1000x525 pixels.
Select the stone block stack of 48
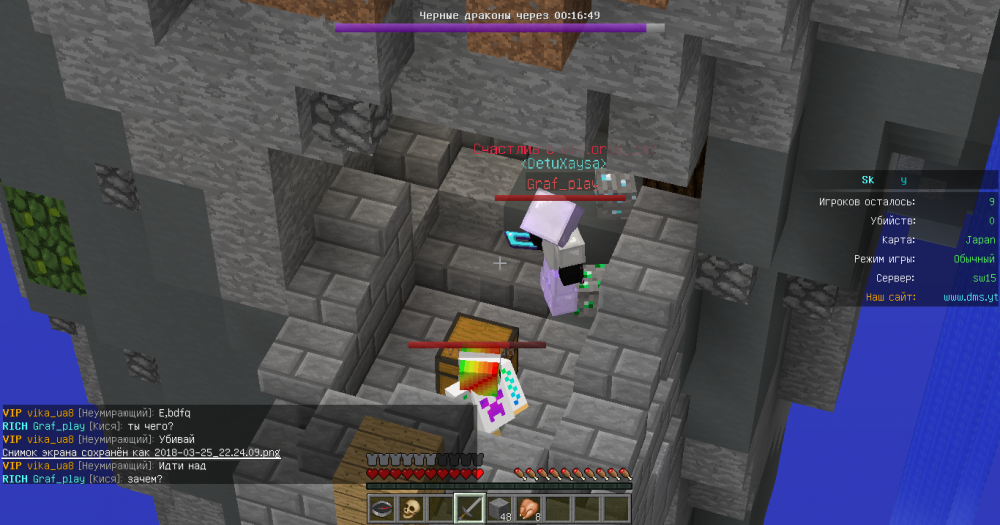(498, 508)
